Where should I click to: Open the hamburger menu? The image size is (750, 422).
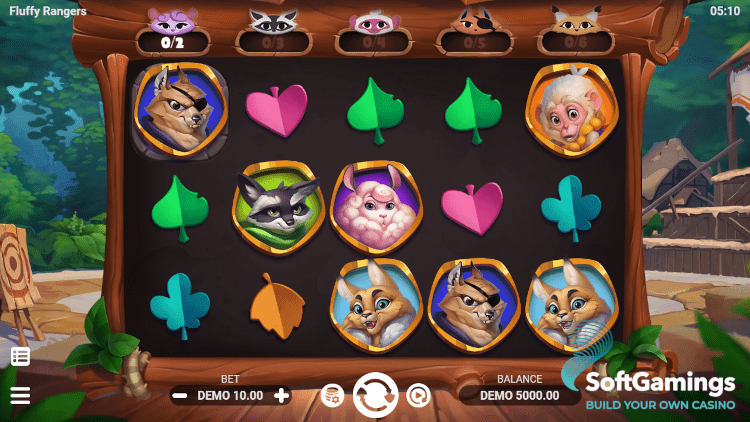[20, 396]
